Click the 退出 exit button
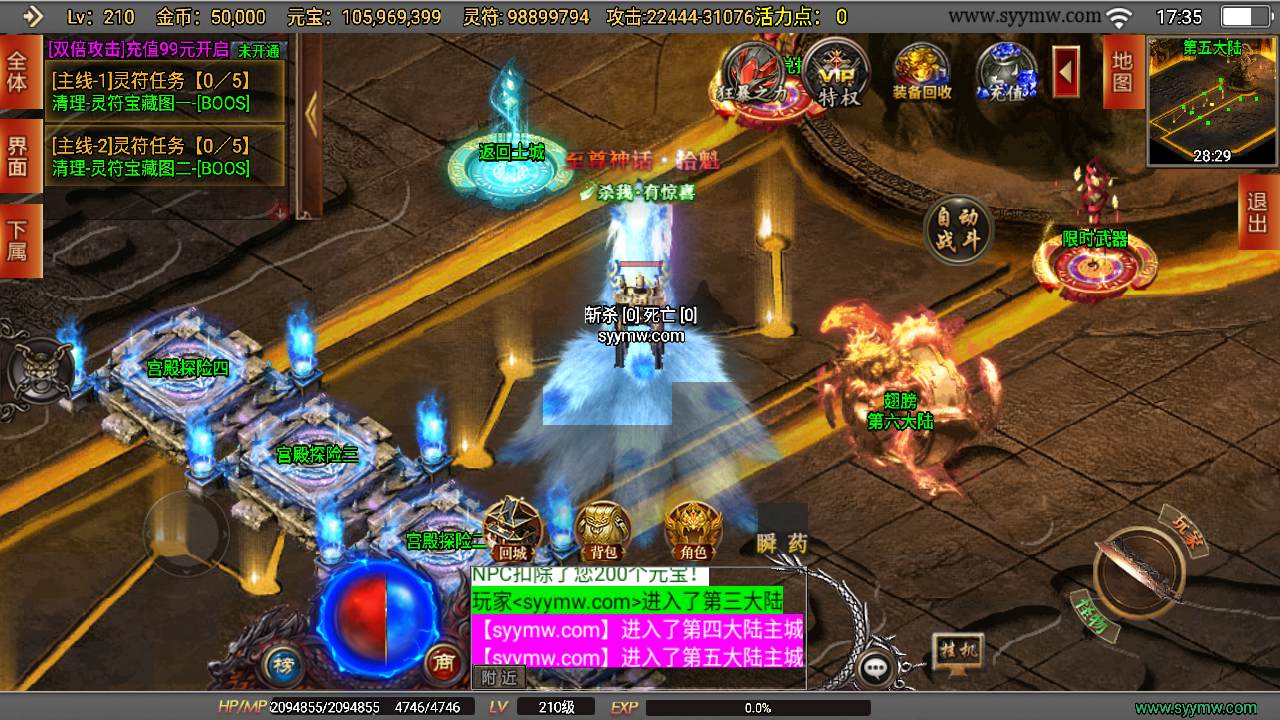 1258,212
